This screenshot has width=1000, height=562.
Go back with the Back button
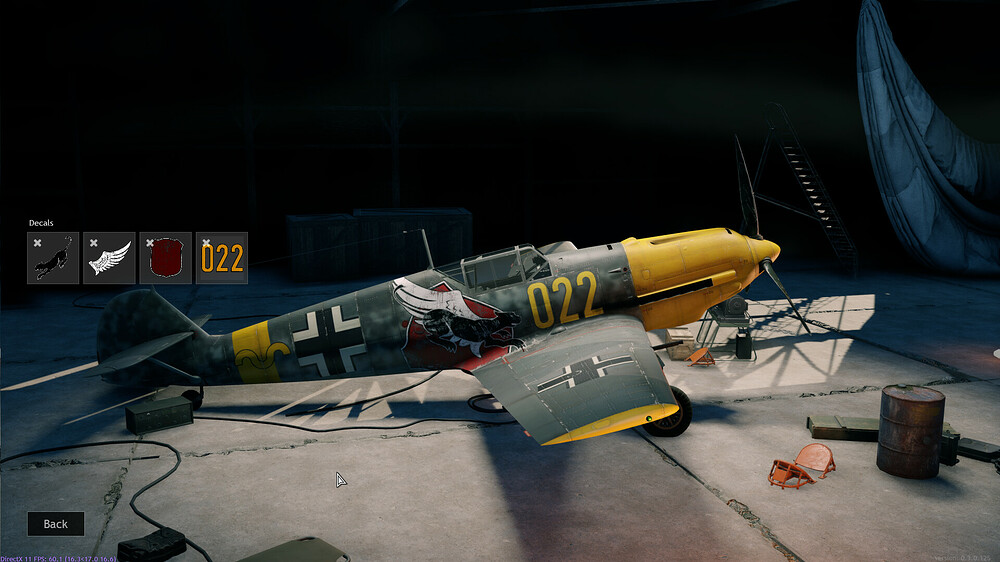point(55,524)
